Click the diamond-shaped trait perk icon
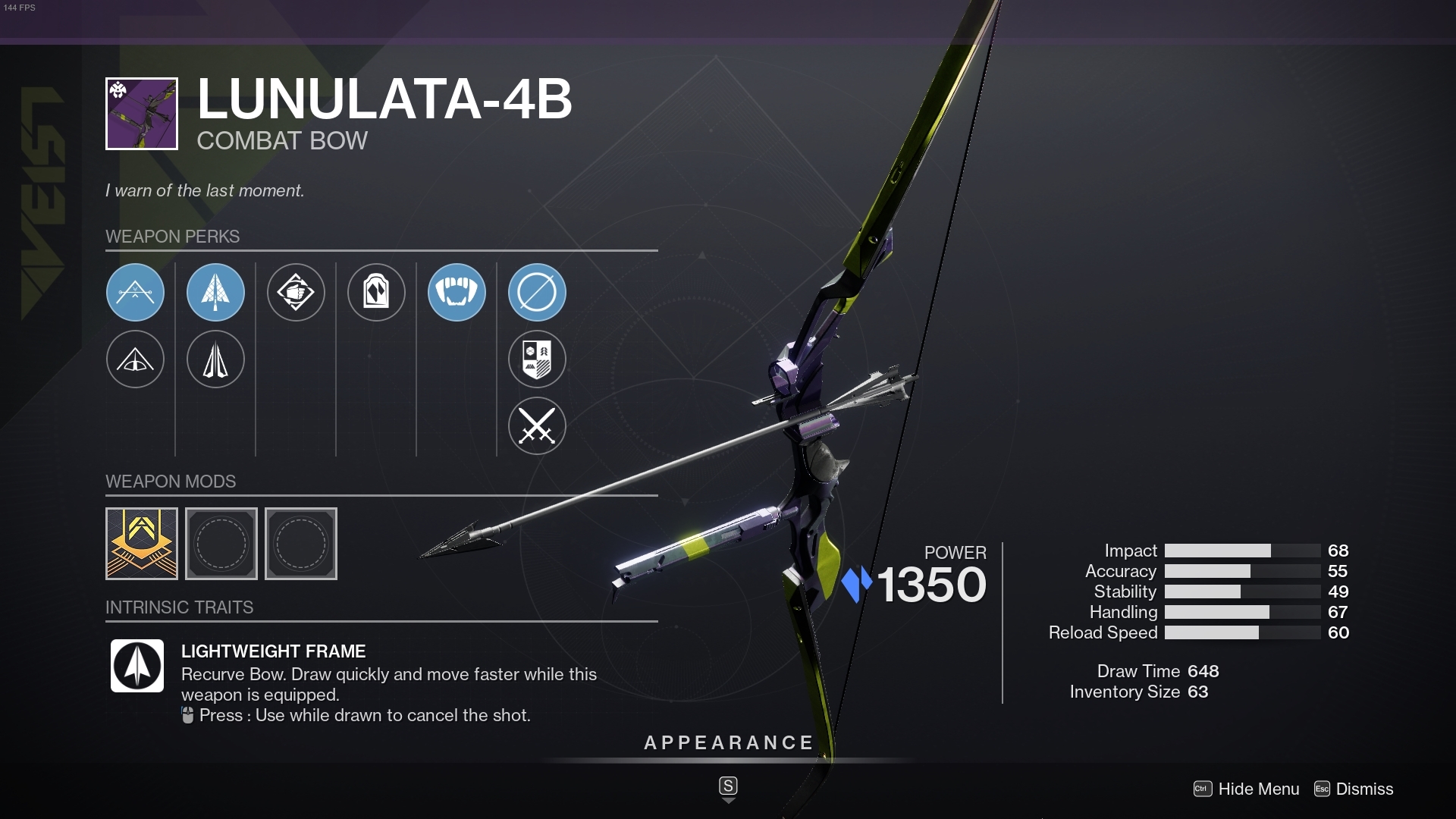 tap(296, 292)
